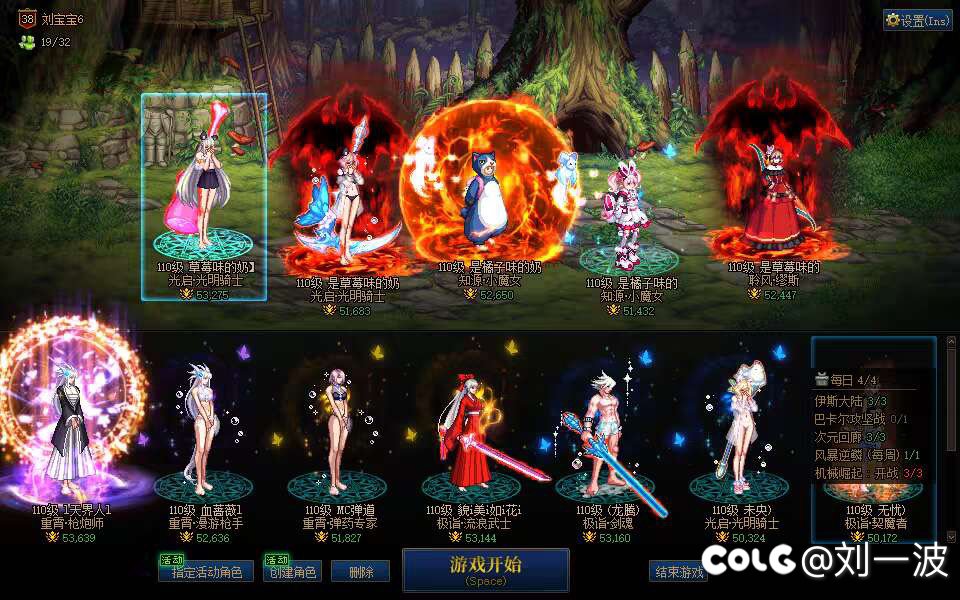Image resolution: width=960 pixels, height=600 pixels.
Task: Select the 聆风·缪斯 character
Action: [772, 200]
